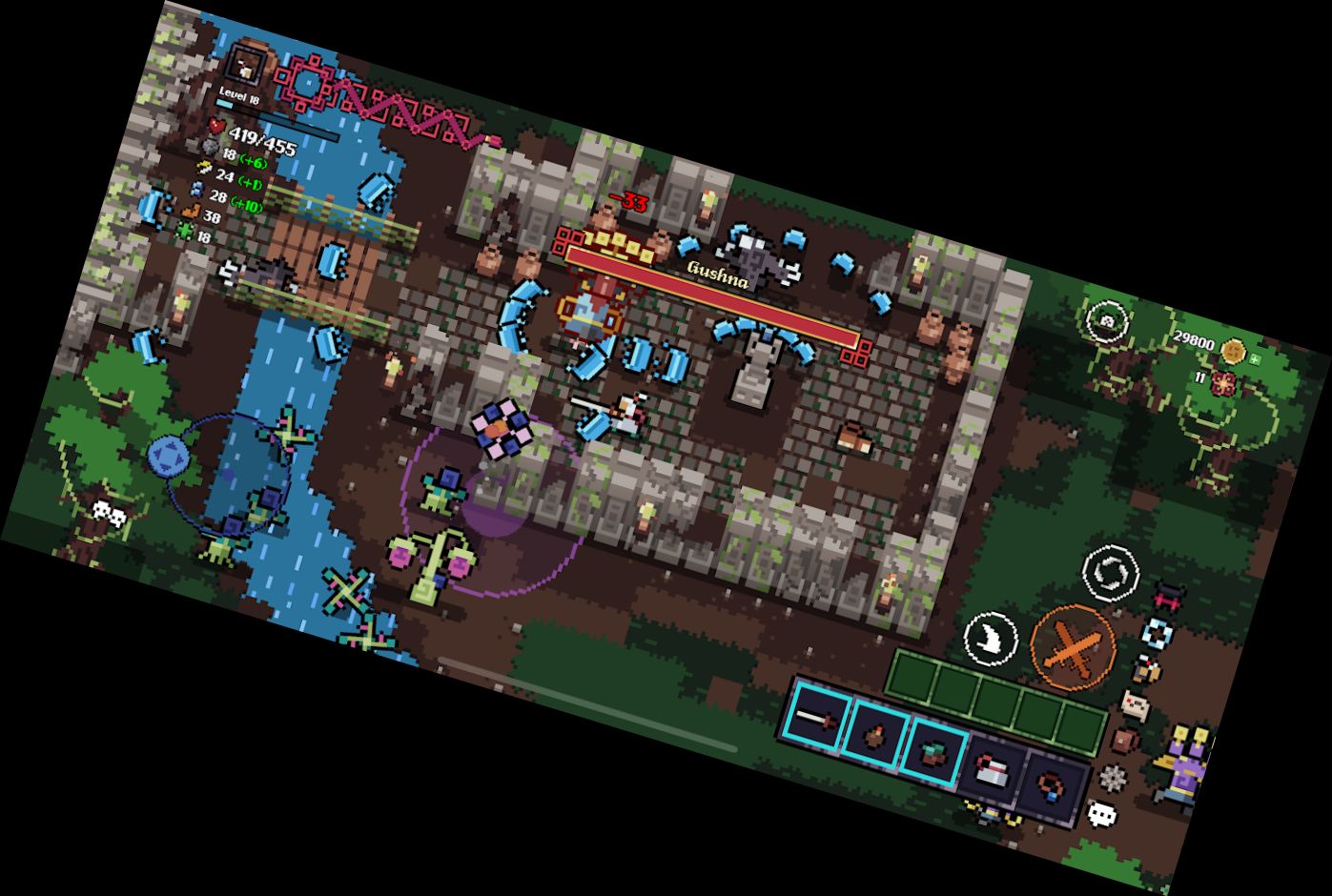Viewport: 1332px width, 896px height.
Task: Tap the blue ring side icon
Action: click(1158, 632)
